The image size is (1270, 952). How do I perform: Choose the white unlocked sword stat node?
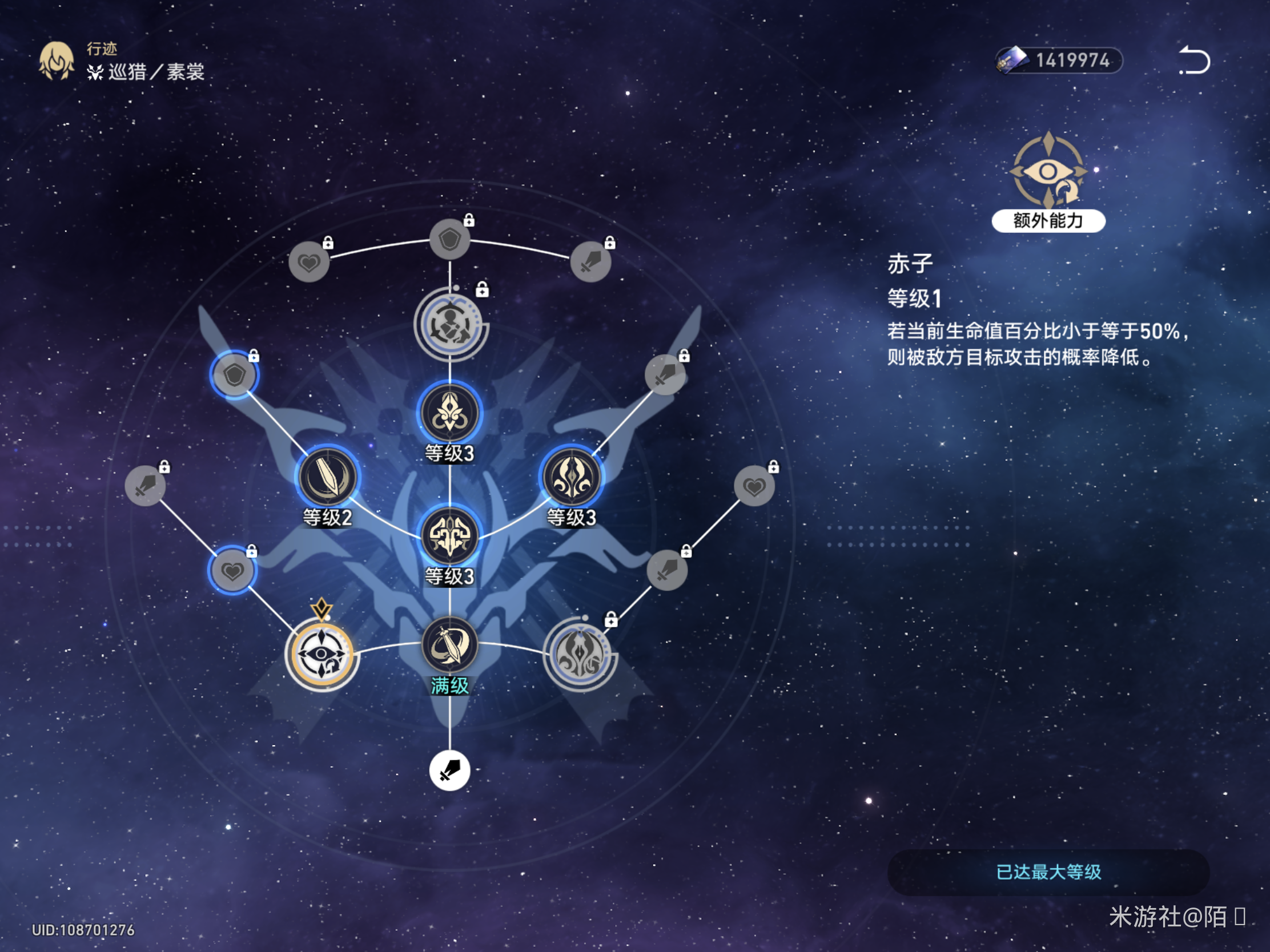(x=449, y=770)
